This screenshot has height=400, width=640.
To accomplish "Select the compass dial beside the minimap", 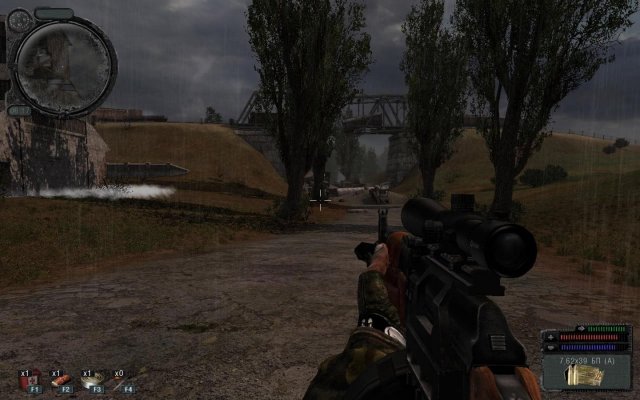I will 20,22.
